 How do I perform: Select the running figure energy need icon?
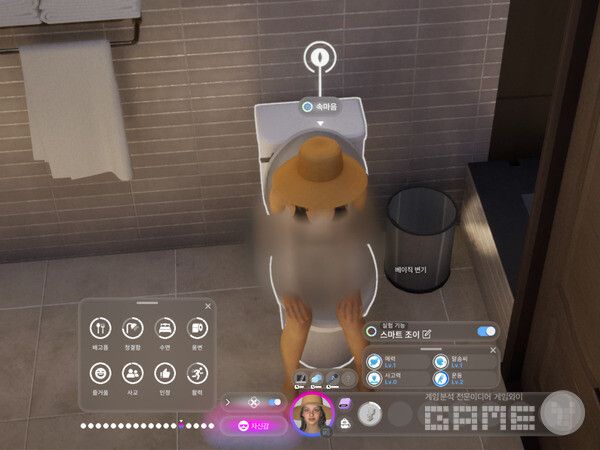(x=196, y=373)
